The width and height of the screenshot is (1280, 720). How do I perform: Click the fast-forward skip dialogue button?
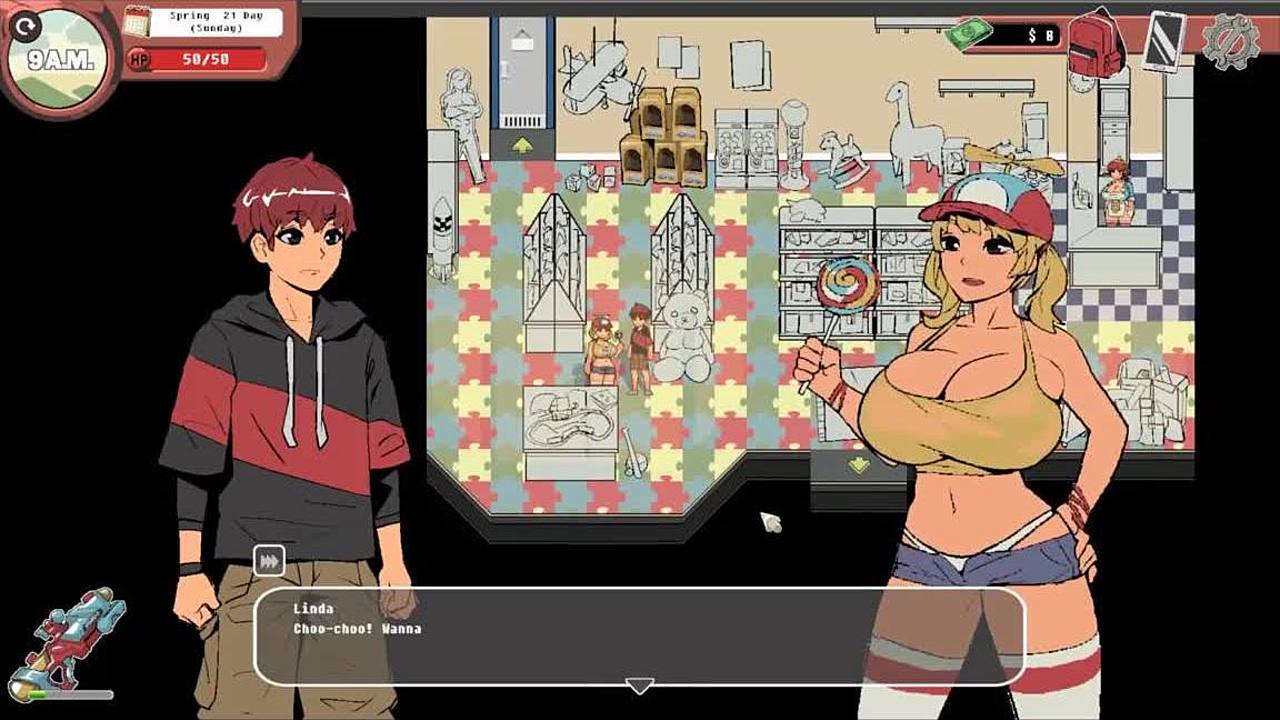coord(268,561)
